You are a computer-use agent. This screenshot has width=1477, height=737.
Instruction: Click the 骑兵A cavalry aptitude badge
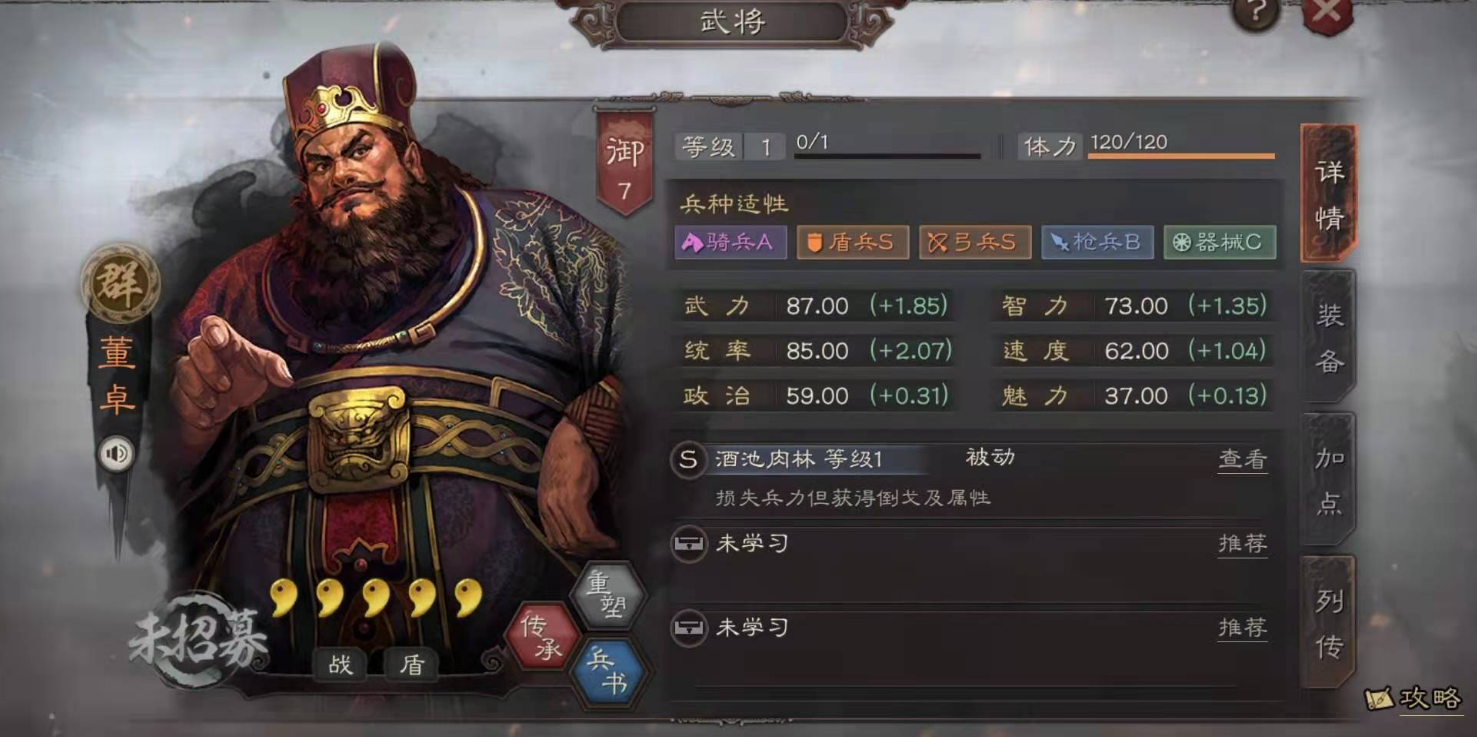[729, 242]
